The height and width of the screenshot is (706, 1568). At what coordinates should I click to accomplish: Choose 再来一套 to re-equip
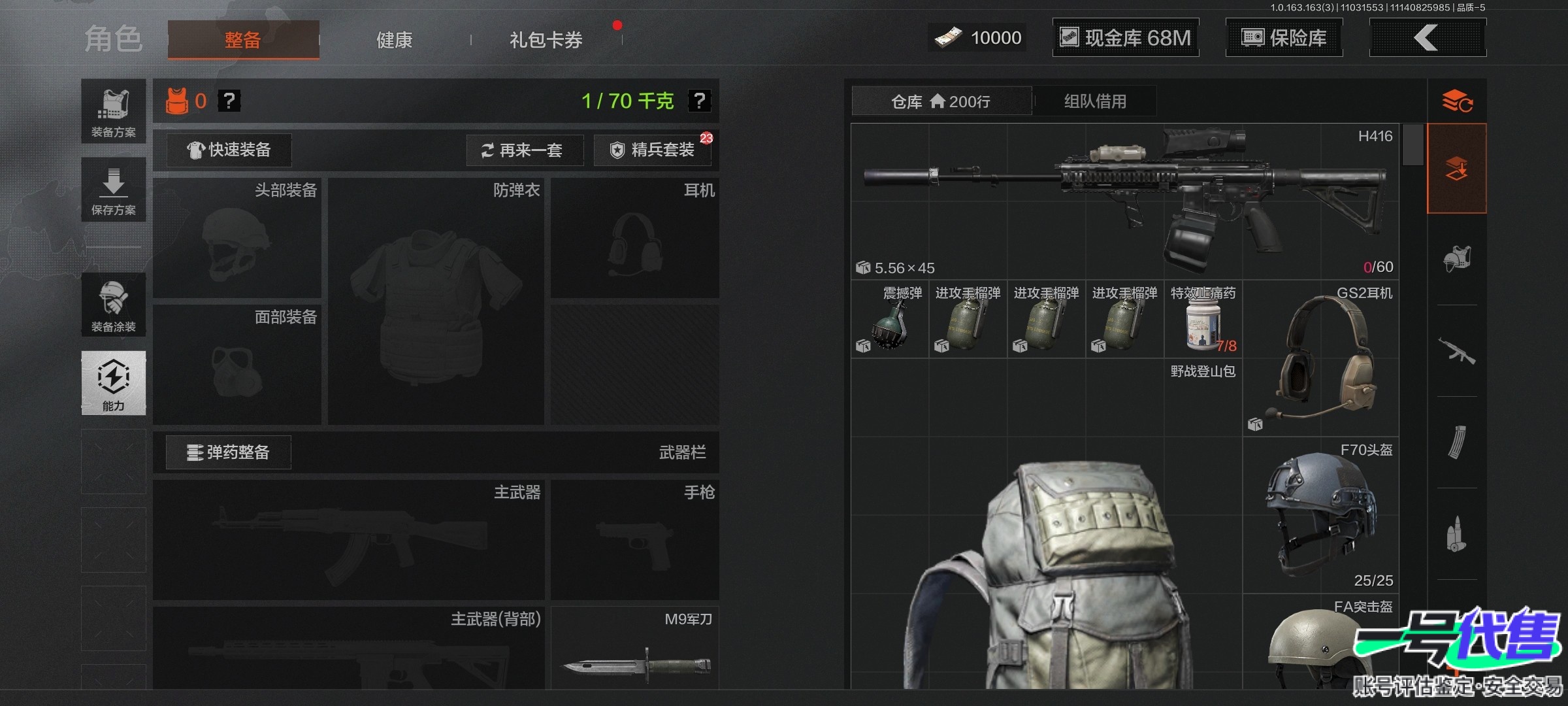(x=525, y=150)
